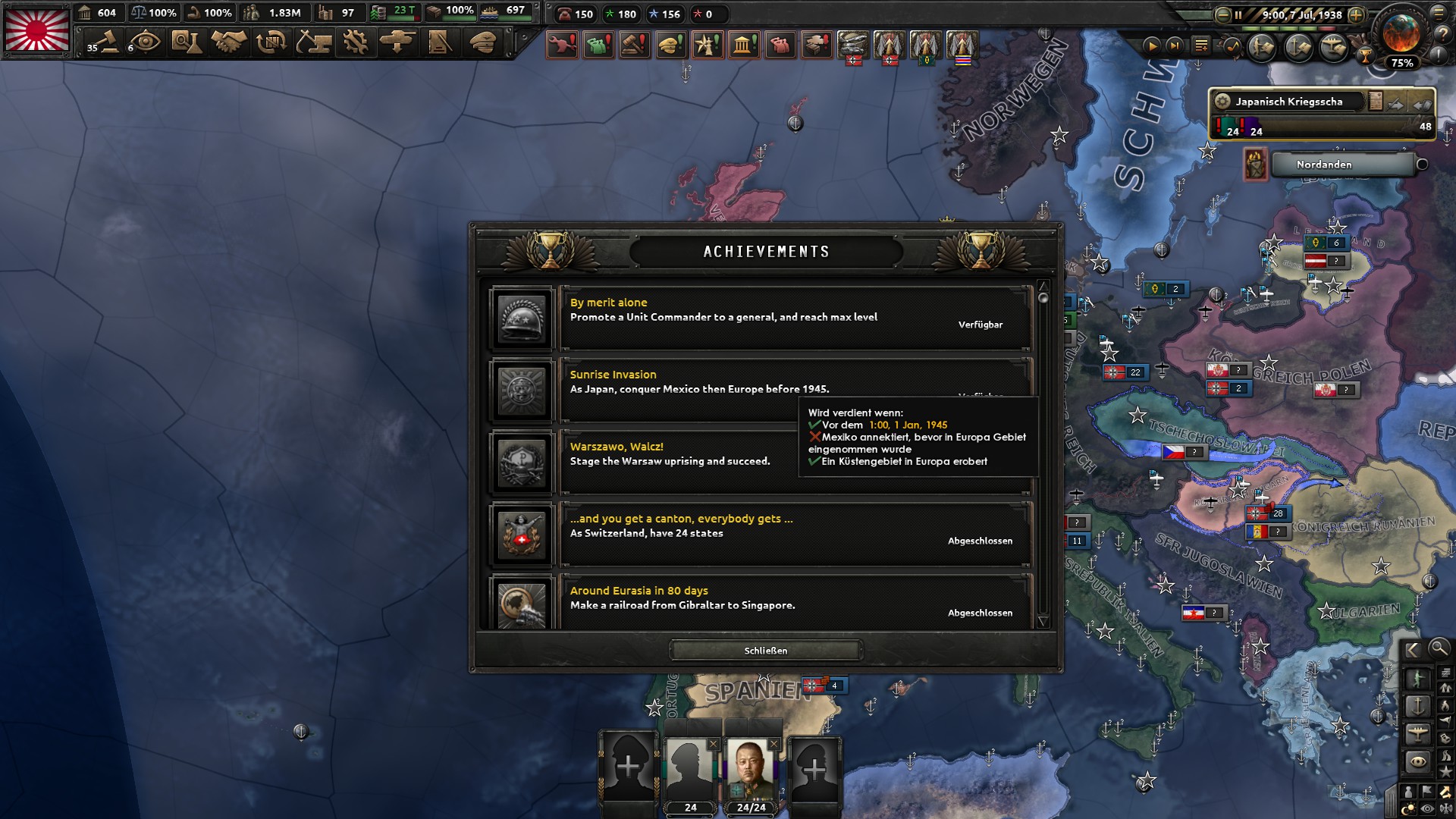Open Production using the crossed wrenches icon
The image size is (1456, 819).
[x=356, y=43]
